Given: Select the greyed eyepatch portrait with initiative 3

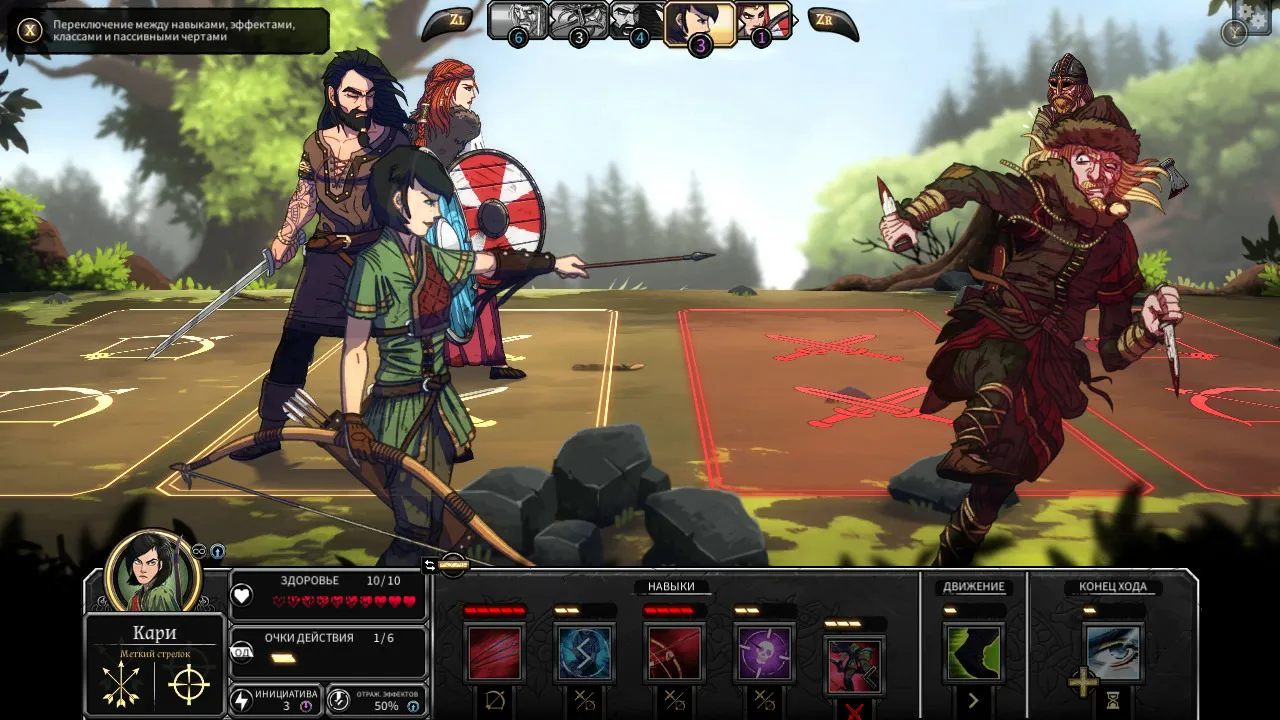Looking at the screenshot, I should [578, 21].
